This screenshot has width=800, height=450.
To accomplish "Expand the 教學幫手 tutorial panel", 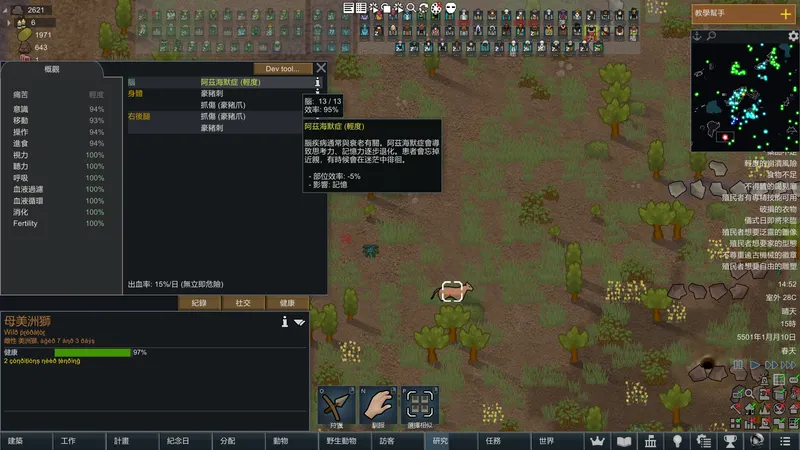I will pos(785,13).
